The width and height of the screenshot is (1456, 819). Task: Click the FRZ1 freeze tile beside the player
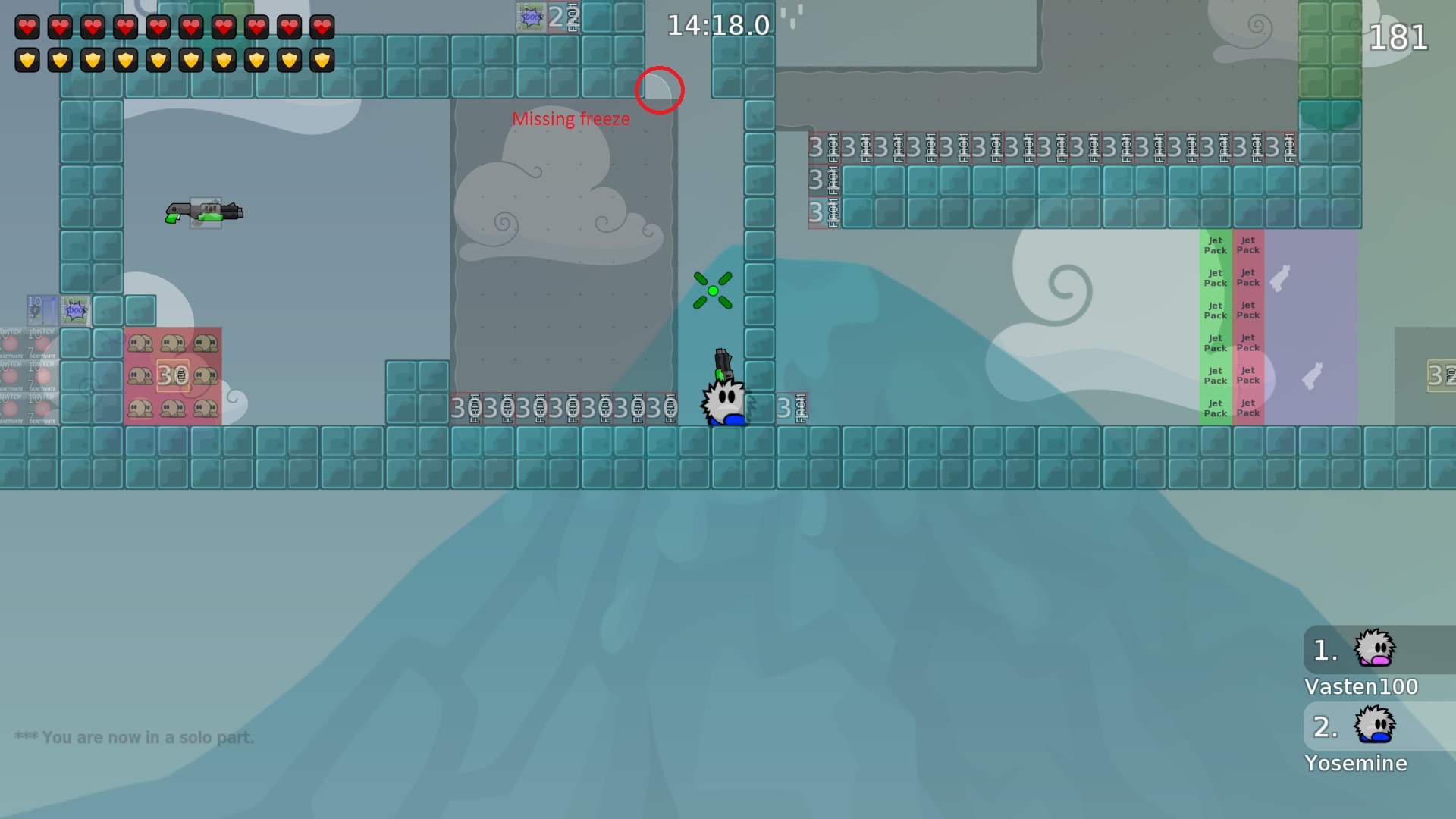[792, 407]
